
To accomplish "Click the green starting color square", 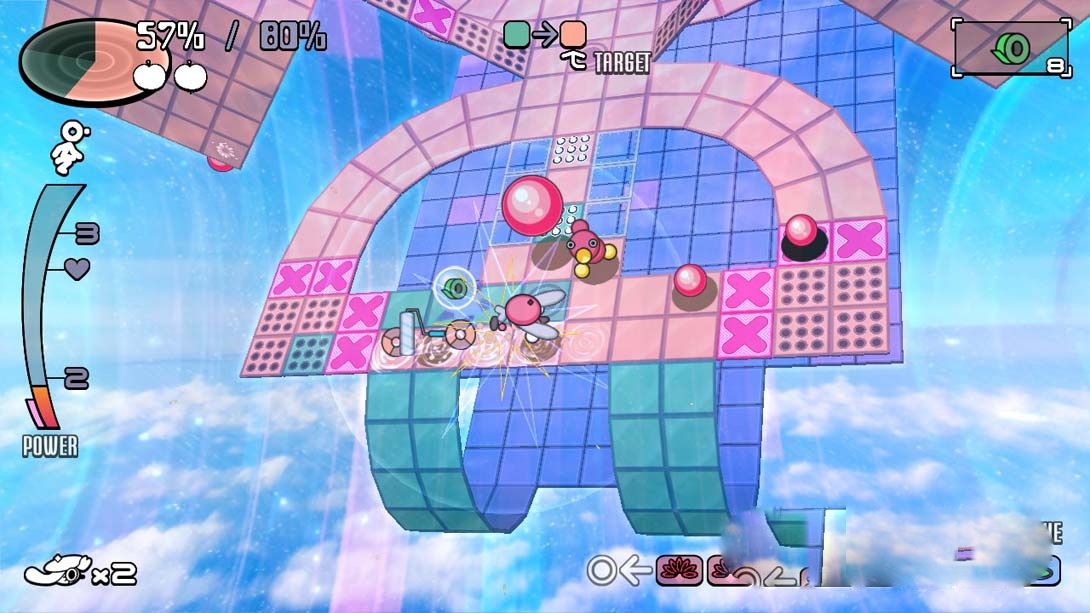I will coord(516,35).
